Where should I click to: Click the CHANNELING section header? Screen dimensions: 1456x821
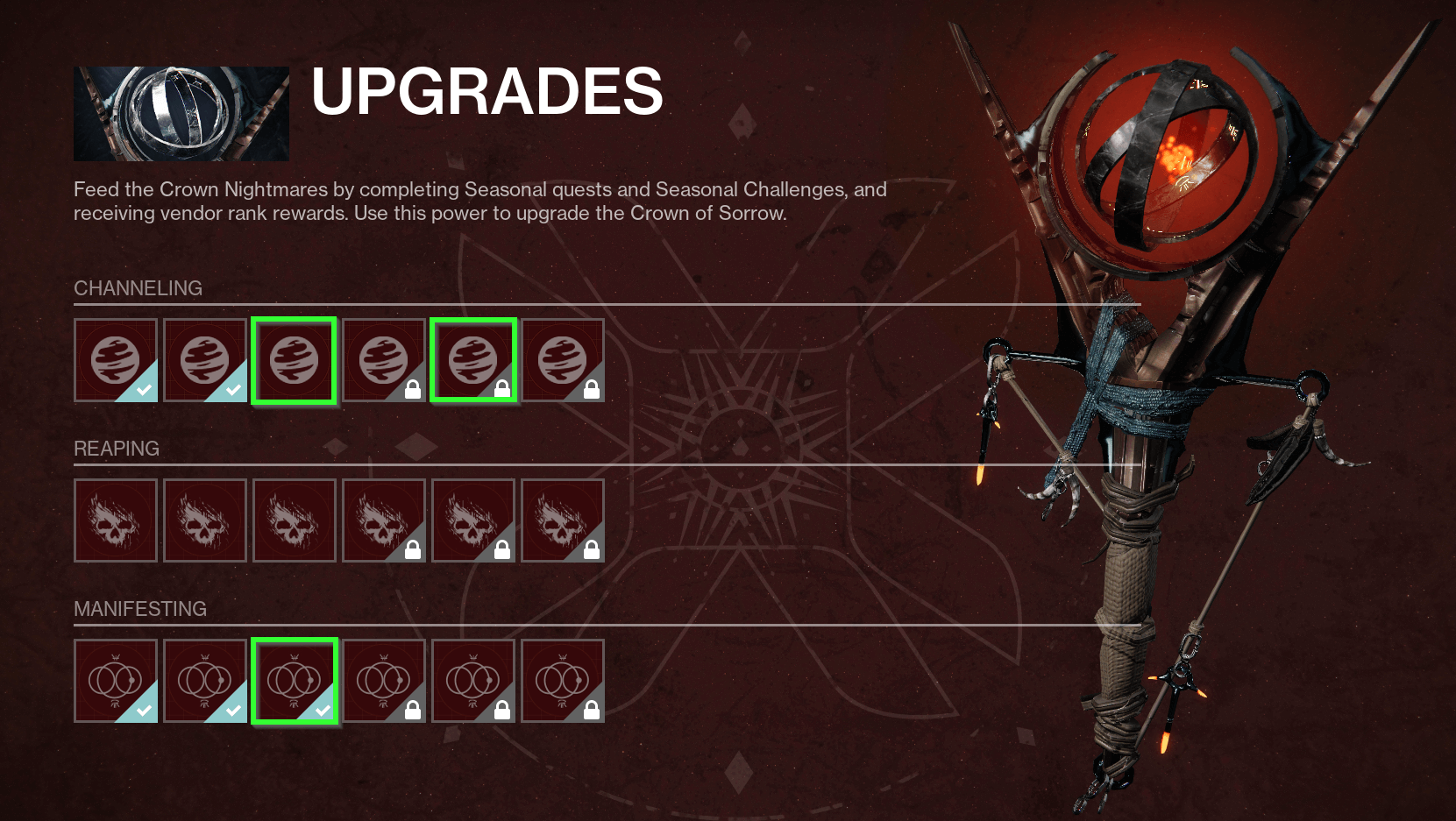(x=138, y=287)
